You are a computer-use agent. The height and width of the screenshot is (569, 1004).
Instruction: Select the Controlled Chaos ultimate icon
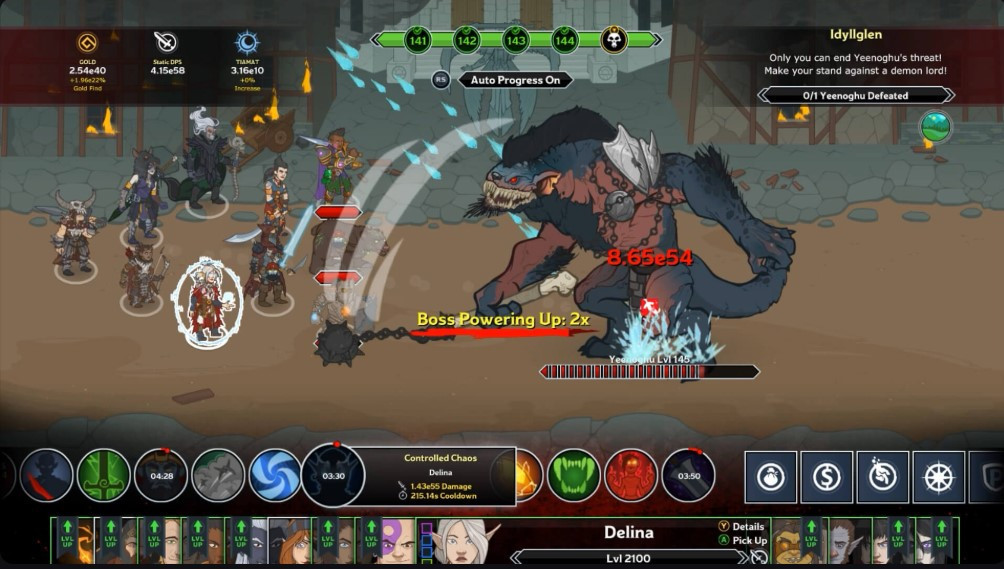333,475
